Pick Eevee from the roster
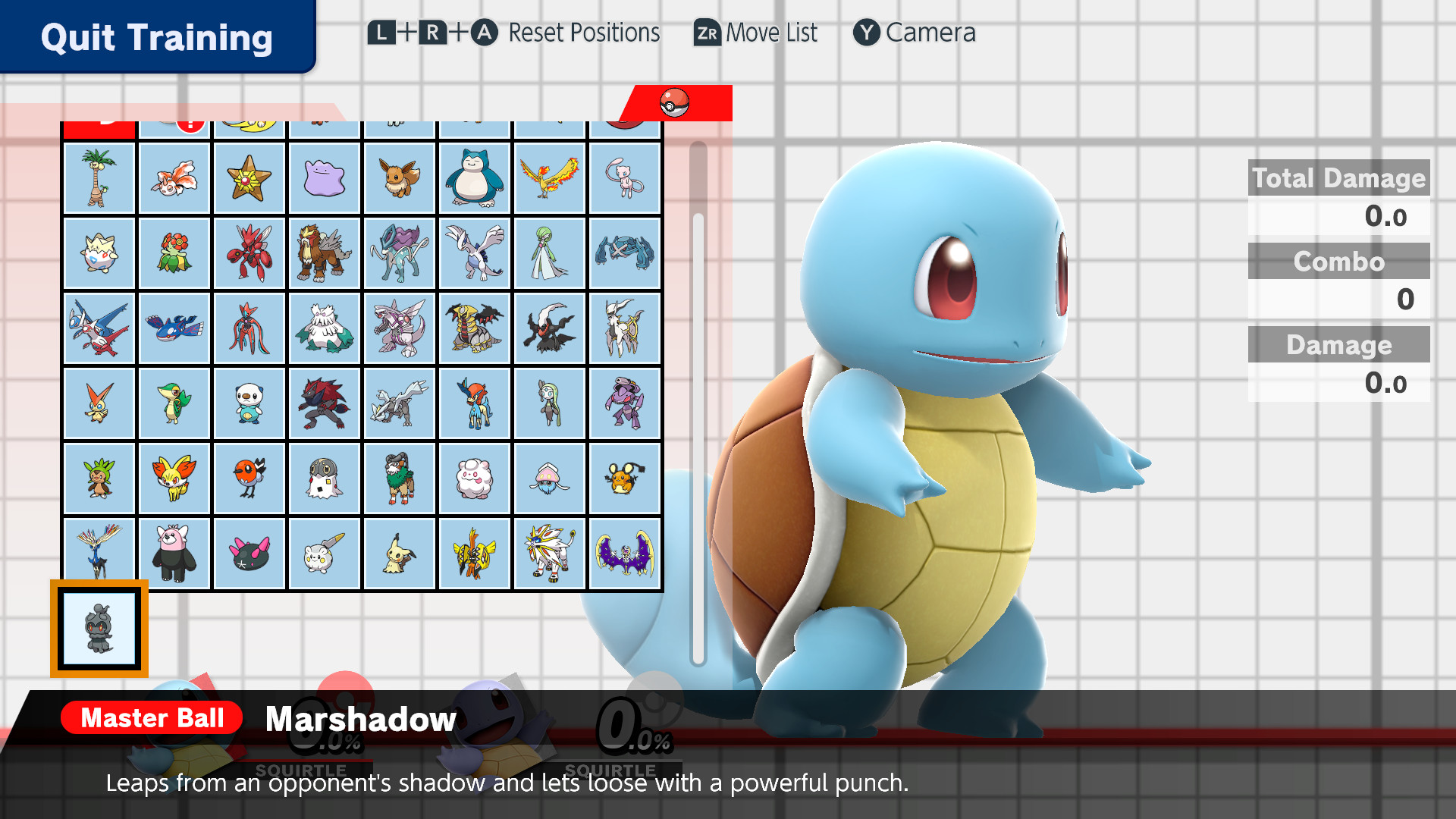 coord(400,178)
